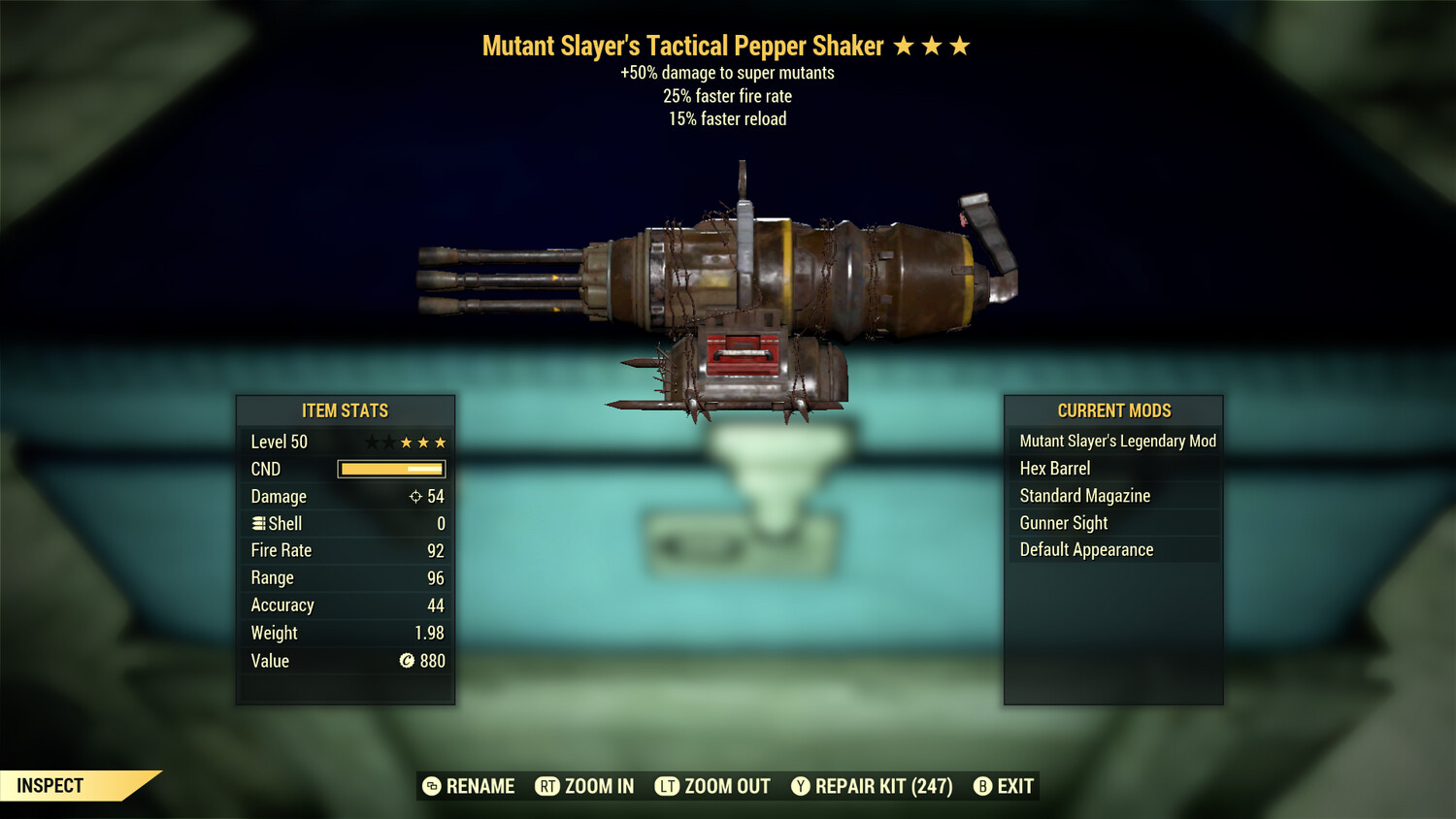
Task: Select the Hex Barrel mod entry
Action: [x=1054, y=468]
